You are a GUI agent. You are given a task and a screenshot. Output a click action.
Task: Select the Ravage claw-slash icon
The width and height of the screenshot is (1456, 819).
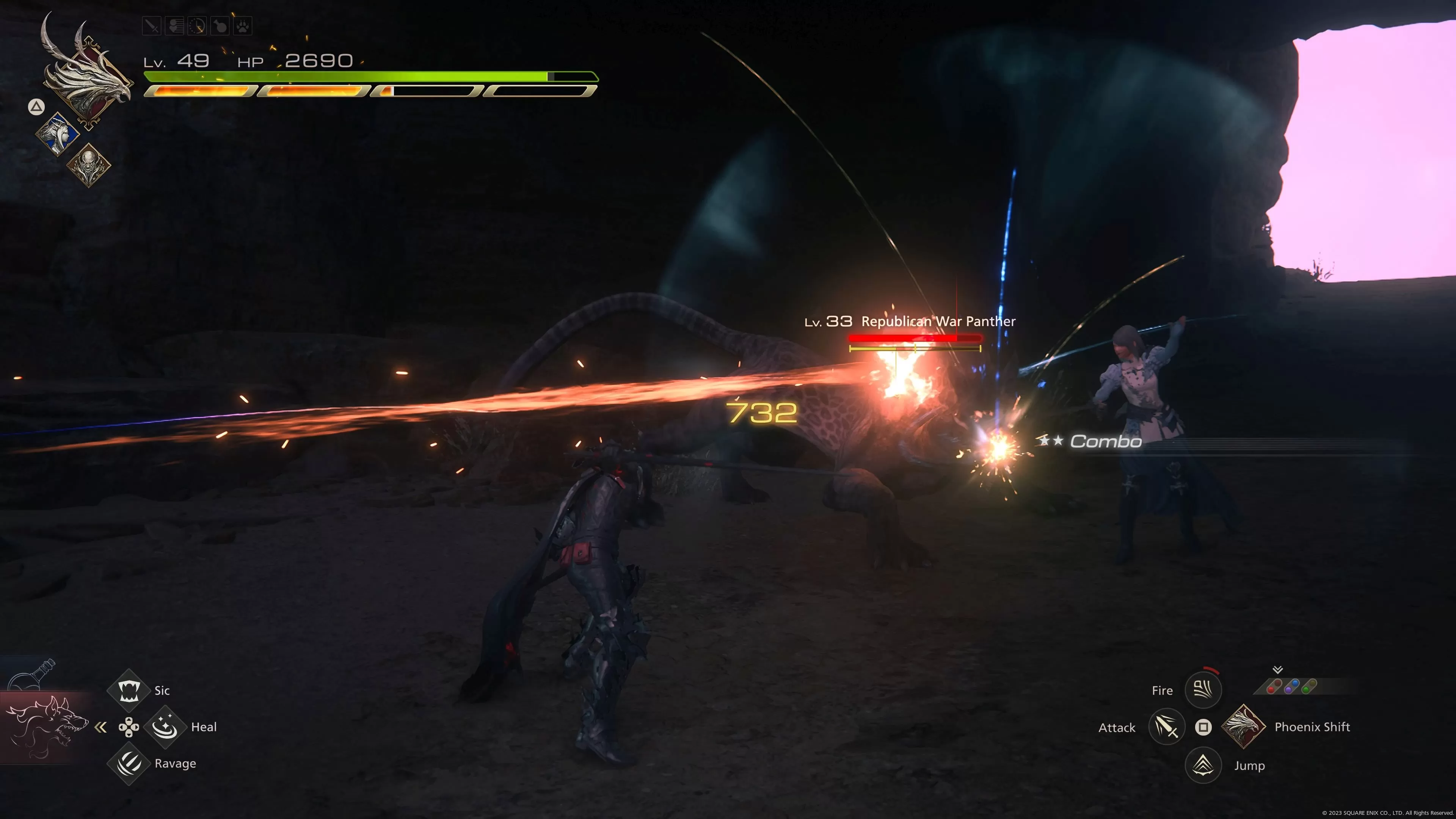click(x=129, y=764)
